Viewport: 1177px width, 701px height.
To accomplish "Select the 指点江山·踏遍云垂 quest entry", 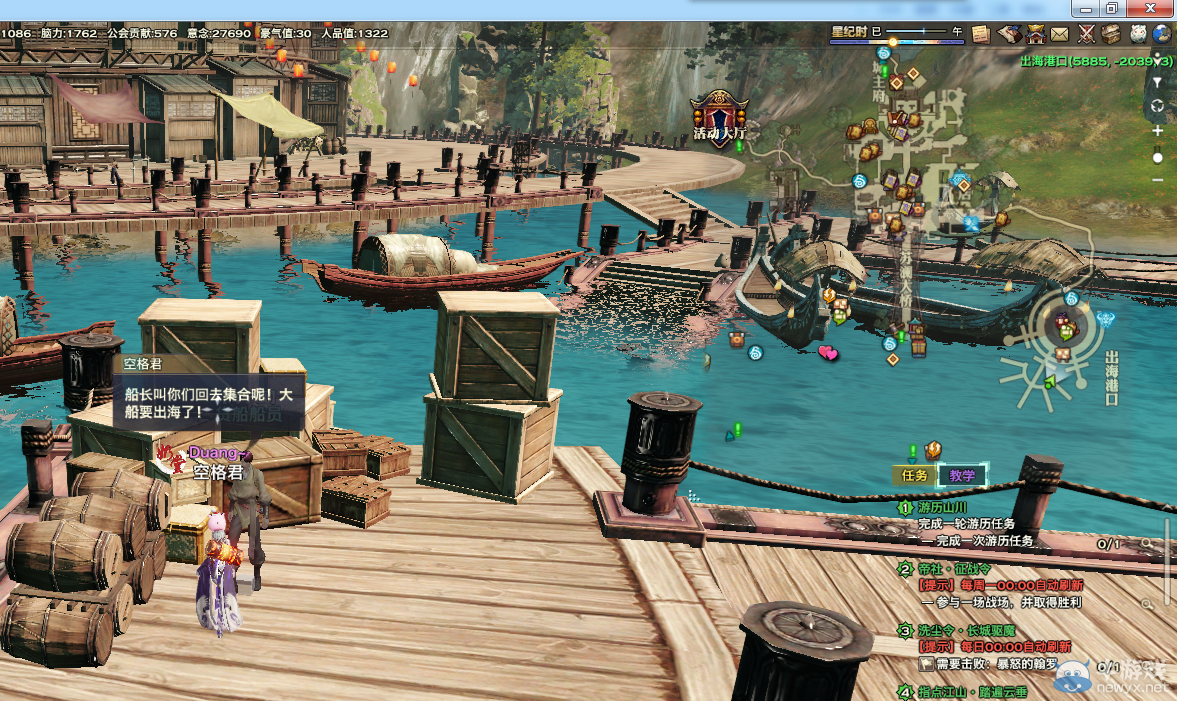I will click(x=968, y=691).
